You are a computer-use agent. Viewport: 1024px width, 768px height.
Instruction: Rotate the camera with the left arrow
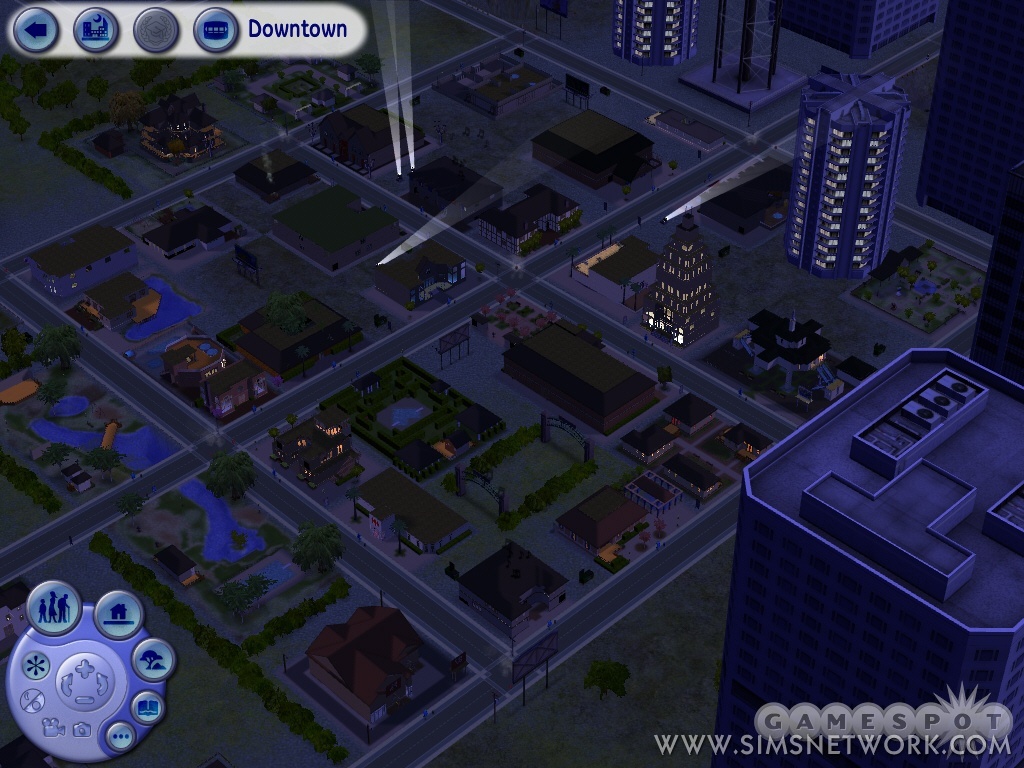pyautogui.click(x=67, y=684)
